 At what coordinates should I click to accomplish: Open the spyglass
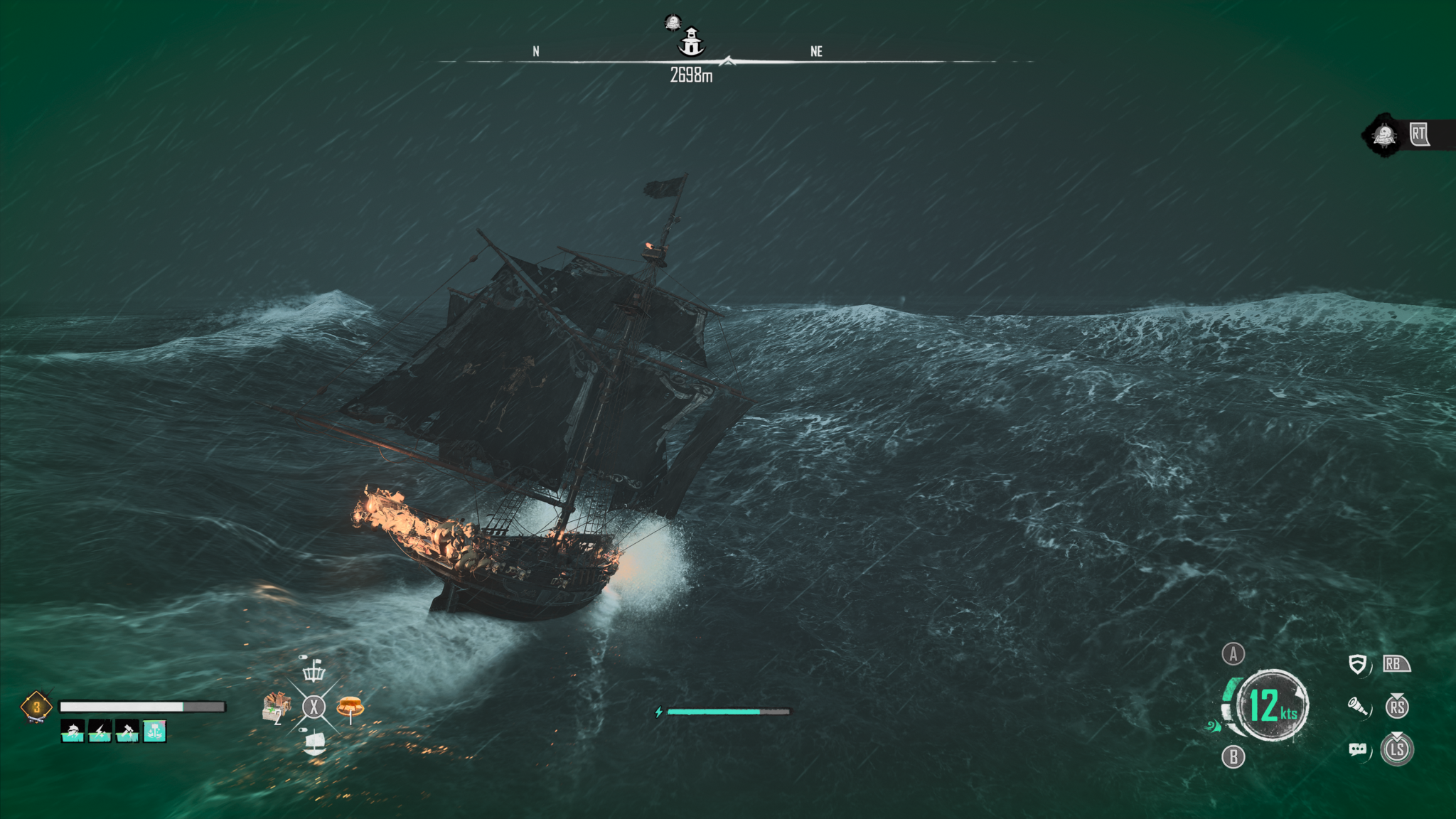[x=1357, y=707]
